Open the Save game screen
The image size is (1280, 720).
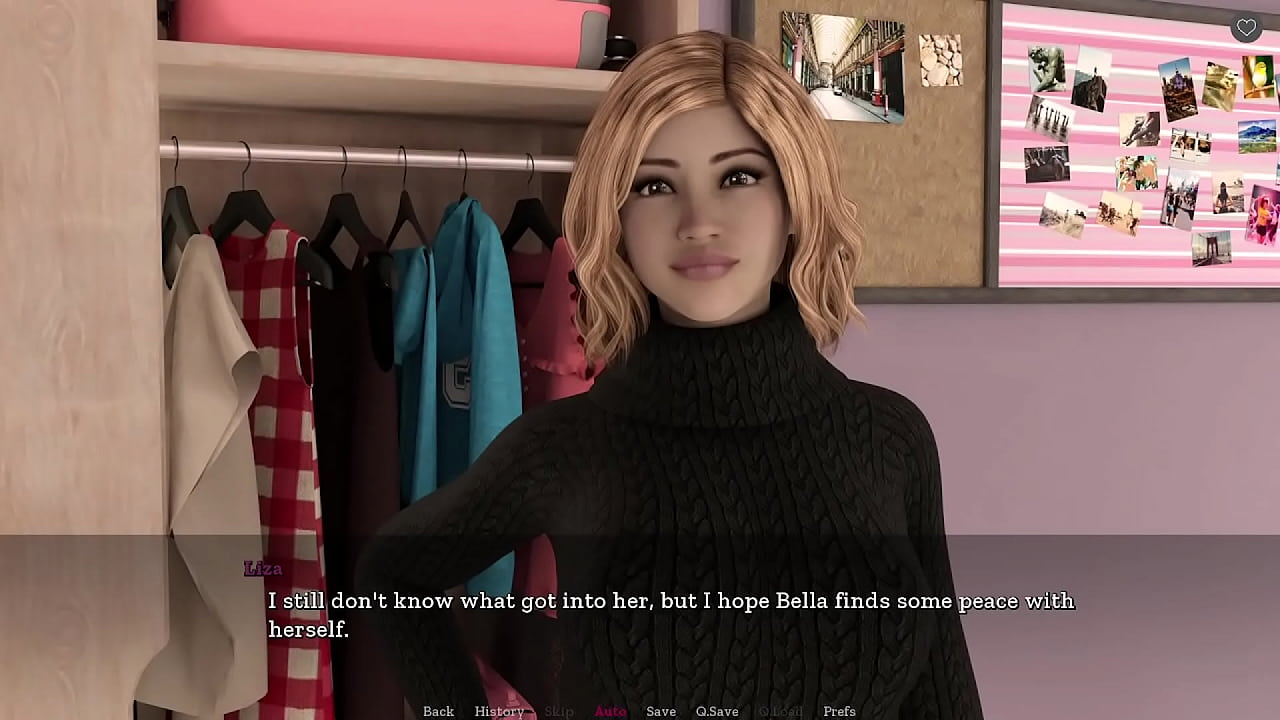[661, 711]
